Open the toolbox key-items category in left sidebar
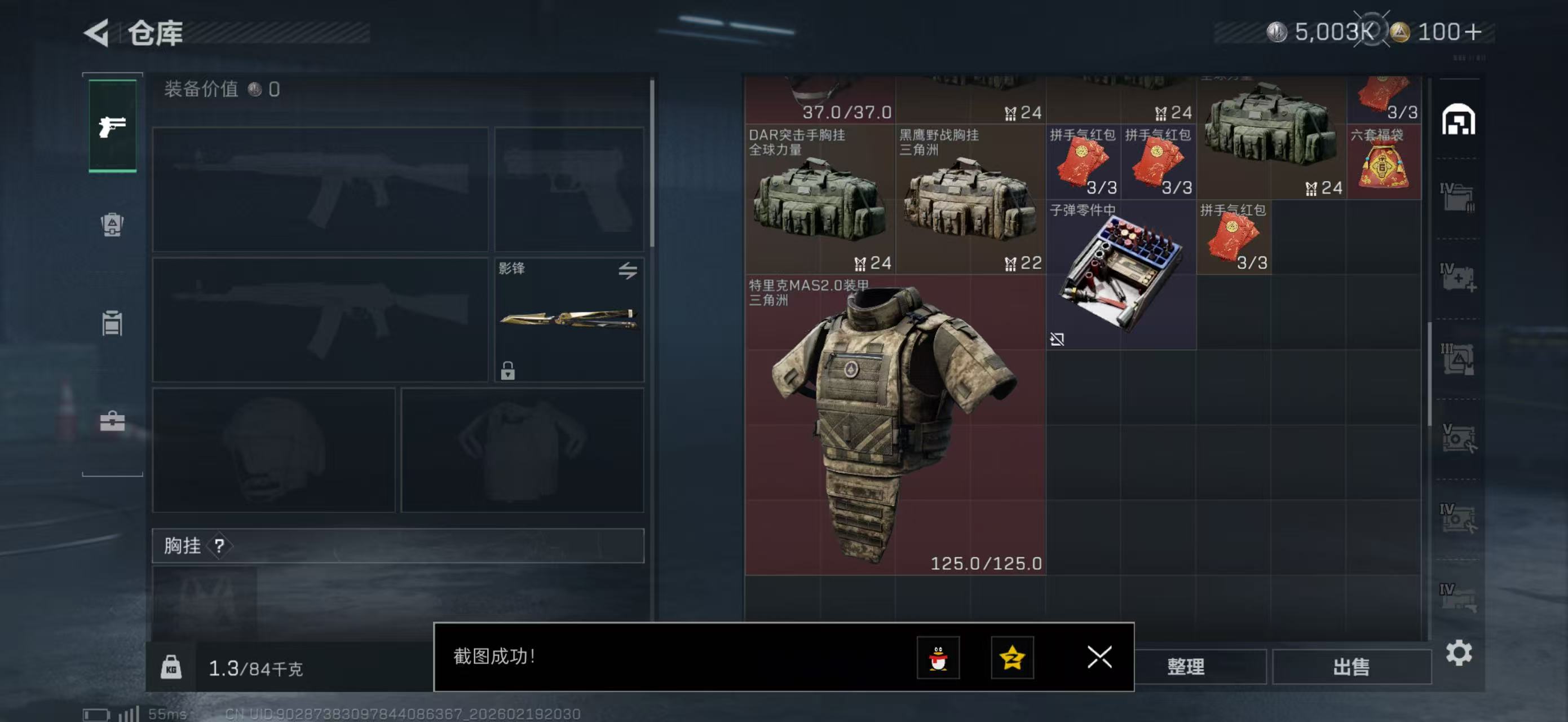 (112, 421)
